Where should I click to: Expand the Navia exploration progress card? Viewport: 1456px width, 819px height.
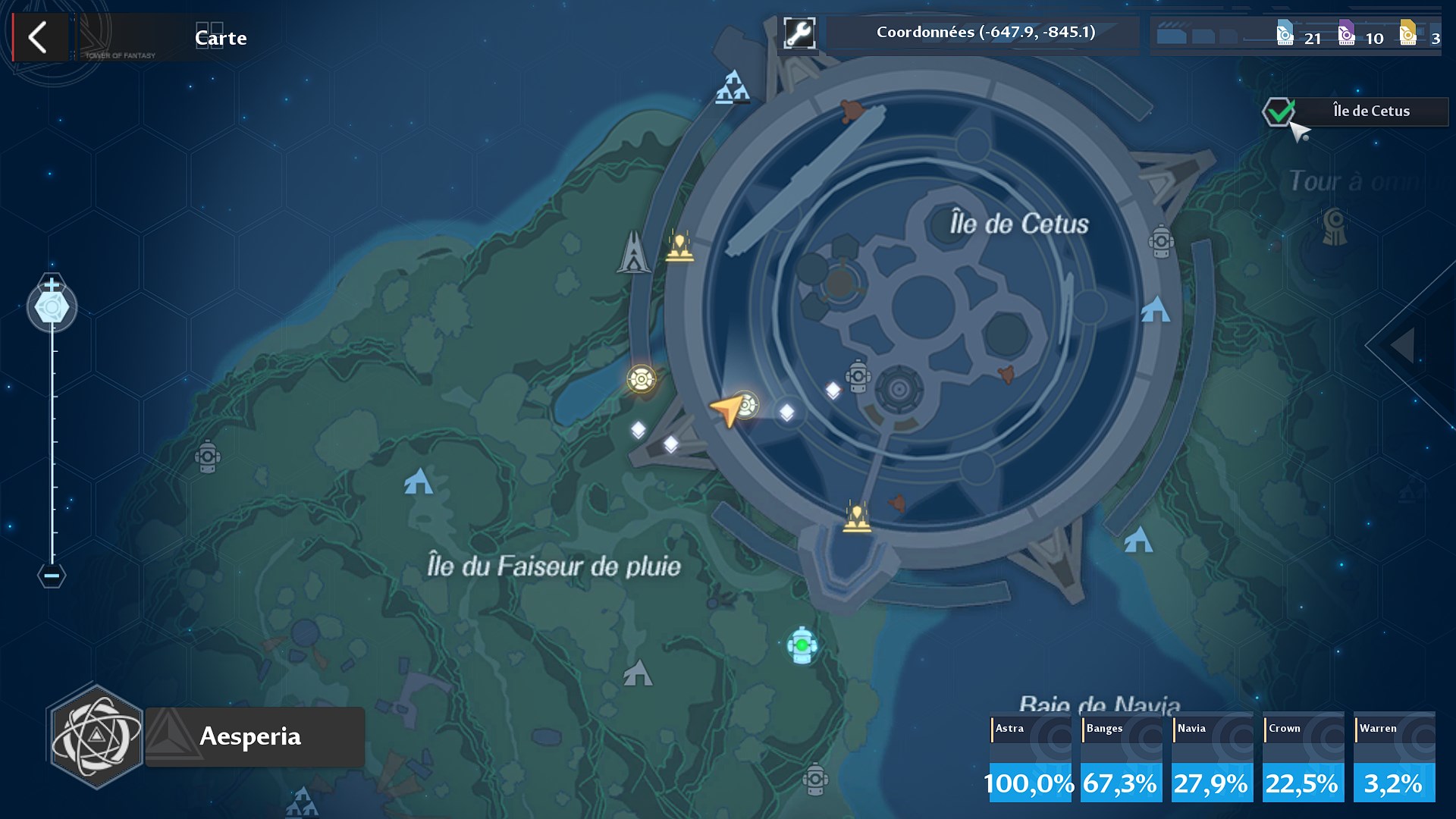(1212, 757)
